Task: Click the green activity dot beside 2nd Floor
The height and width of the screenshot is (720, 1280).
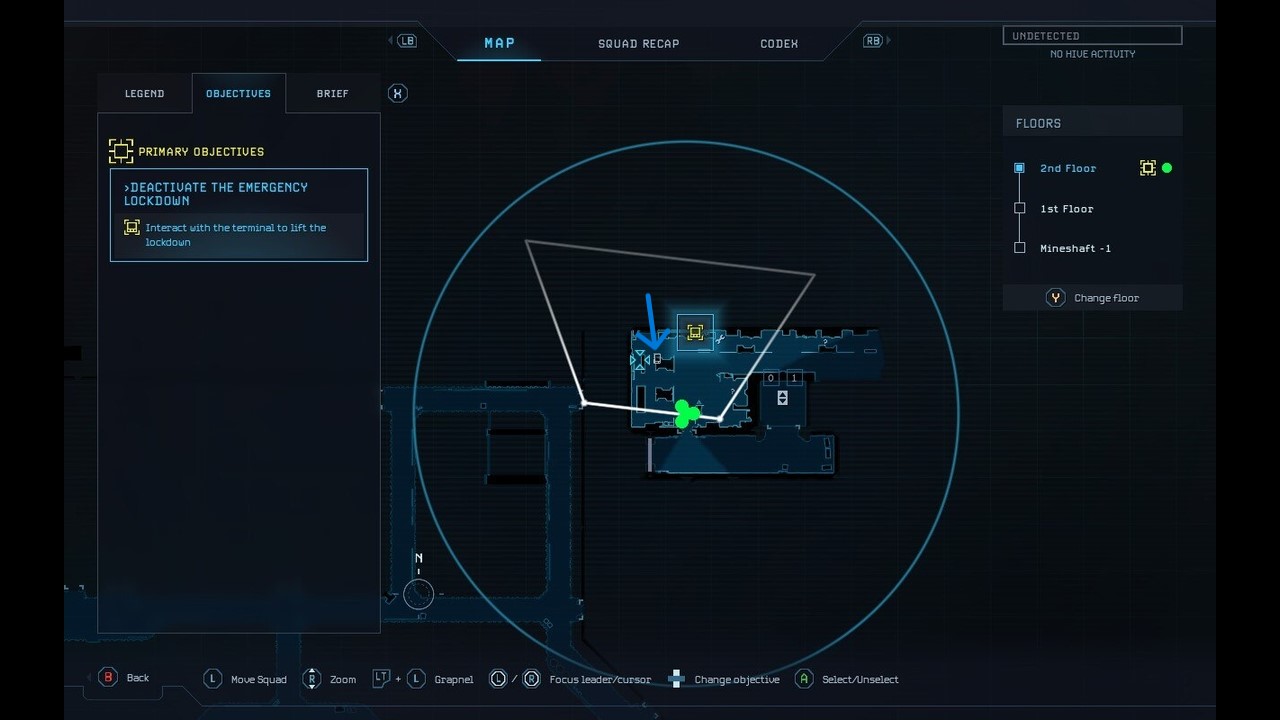Action: click(x=1167, y=168)
